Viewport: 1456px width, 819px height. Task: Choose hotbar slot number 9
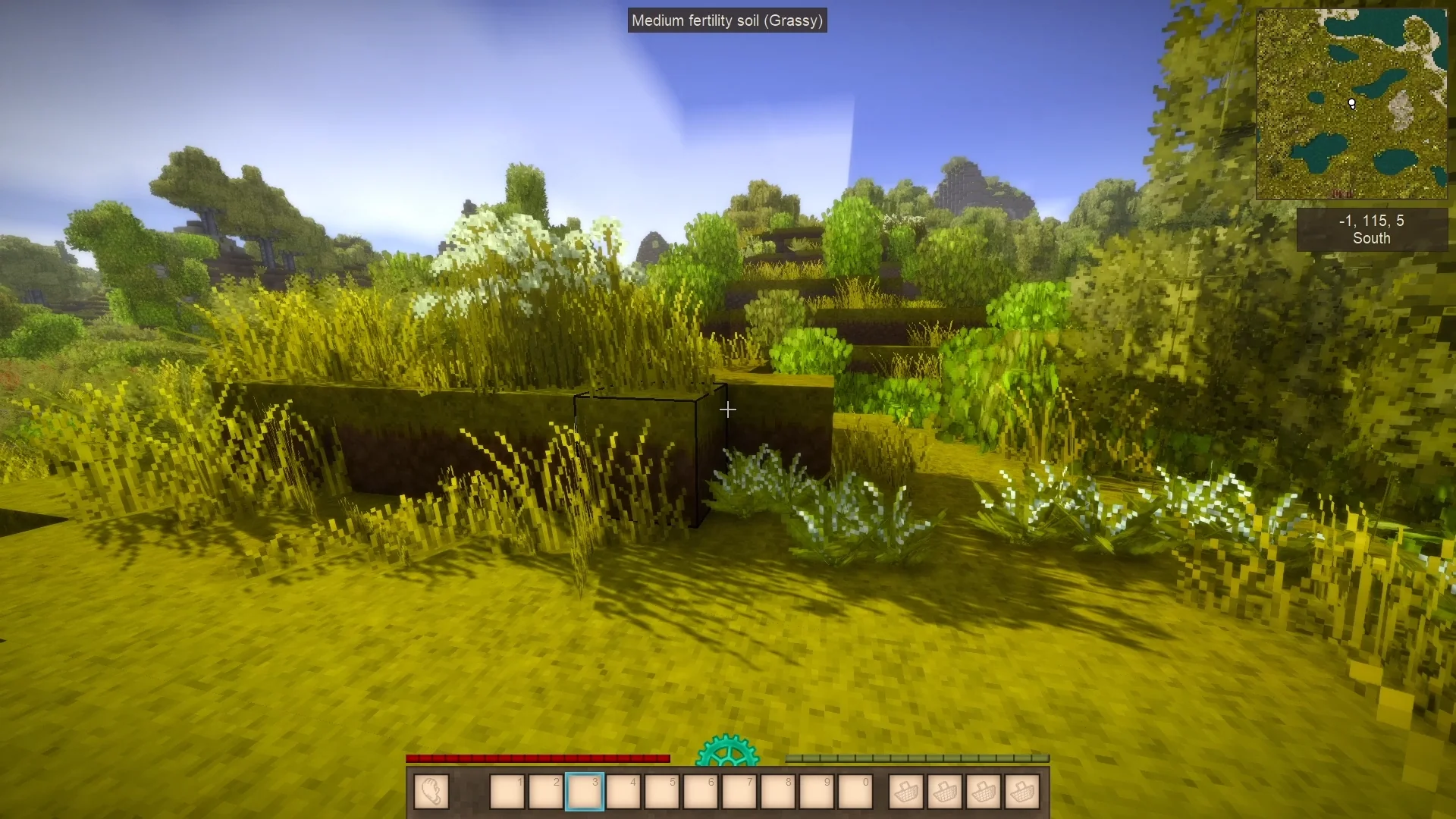817,792
